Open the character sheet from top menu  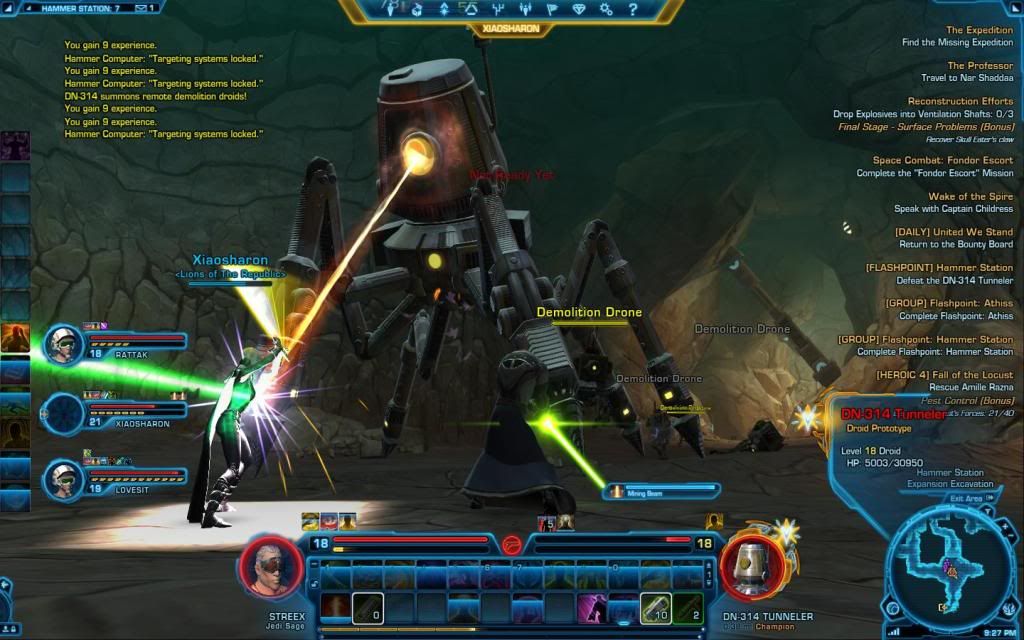[392, 9]
